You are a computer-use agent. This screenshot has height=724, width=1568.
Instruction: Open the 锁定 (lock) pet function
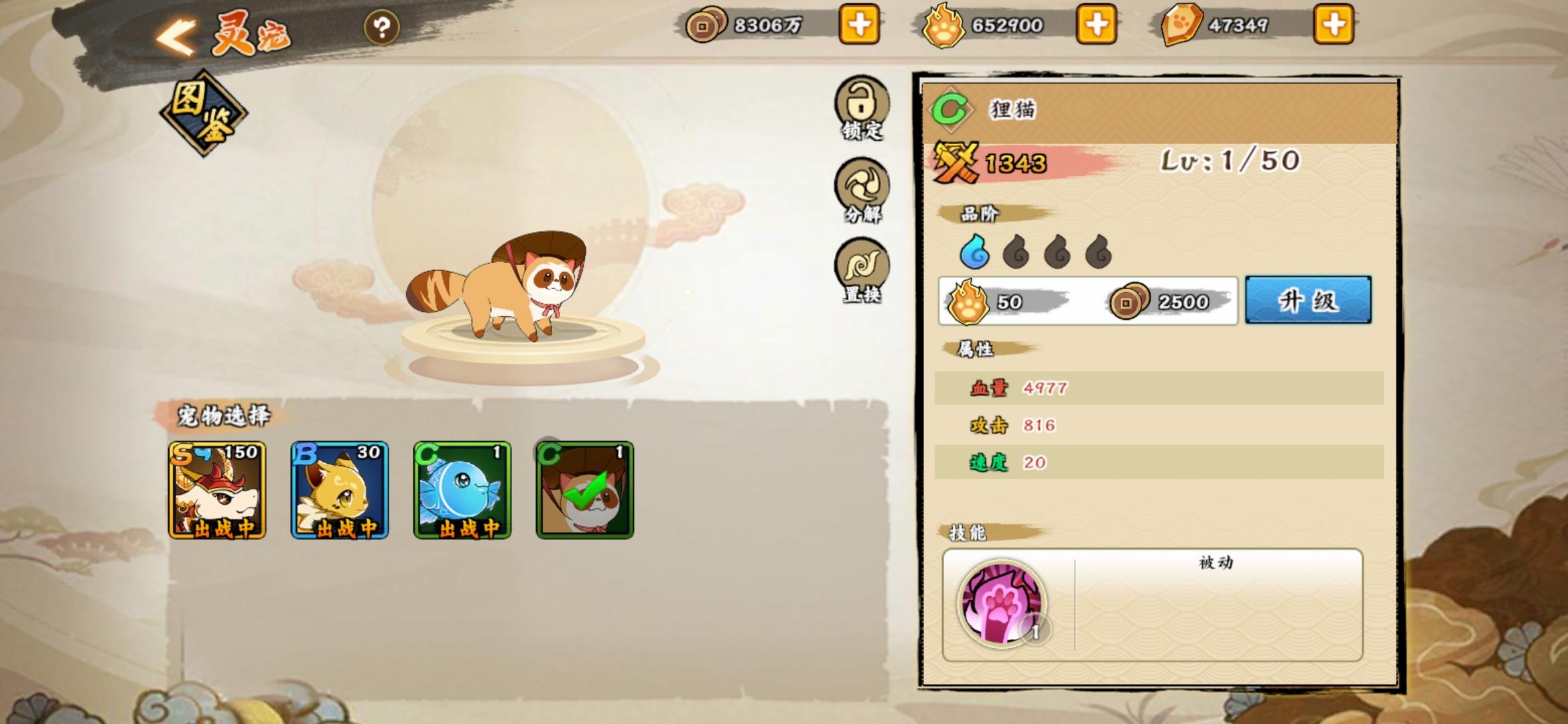(860, 107)
